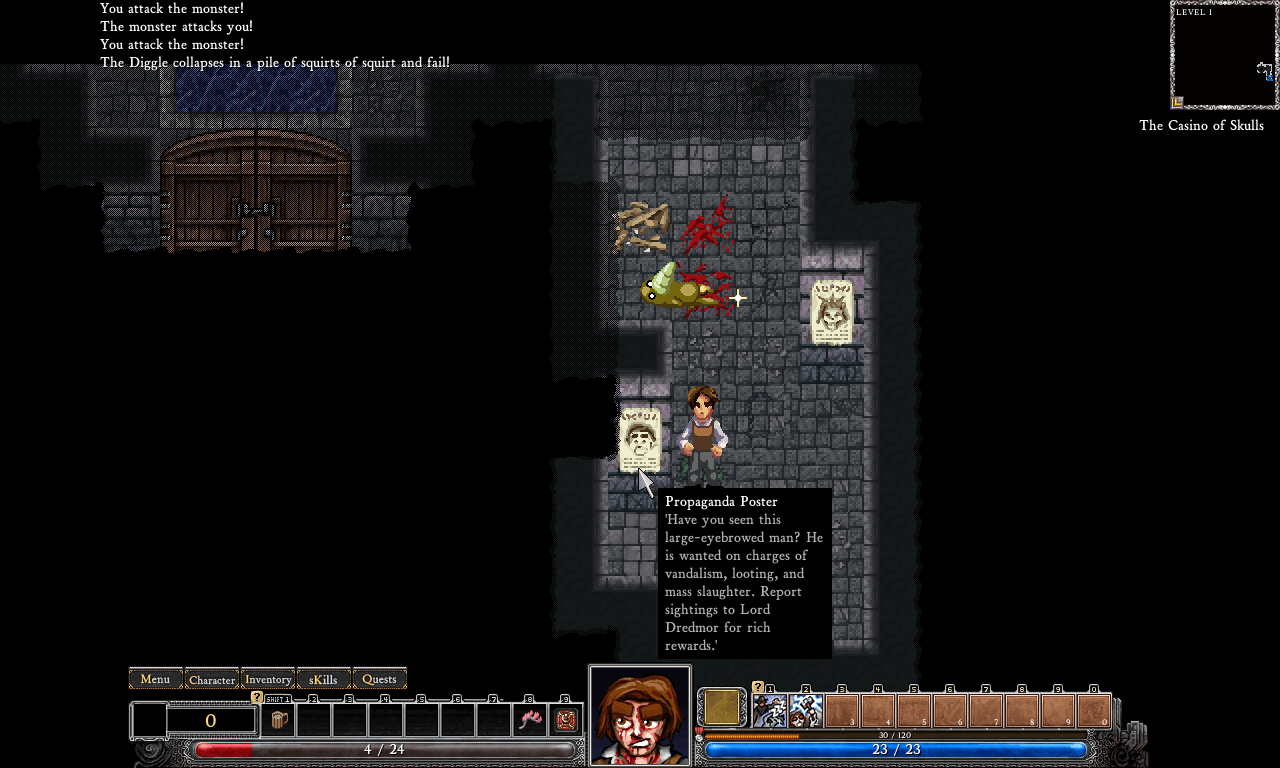Click the question mark above the belt

pos(257,697)
